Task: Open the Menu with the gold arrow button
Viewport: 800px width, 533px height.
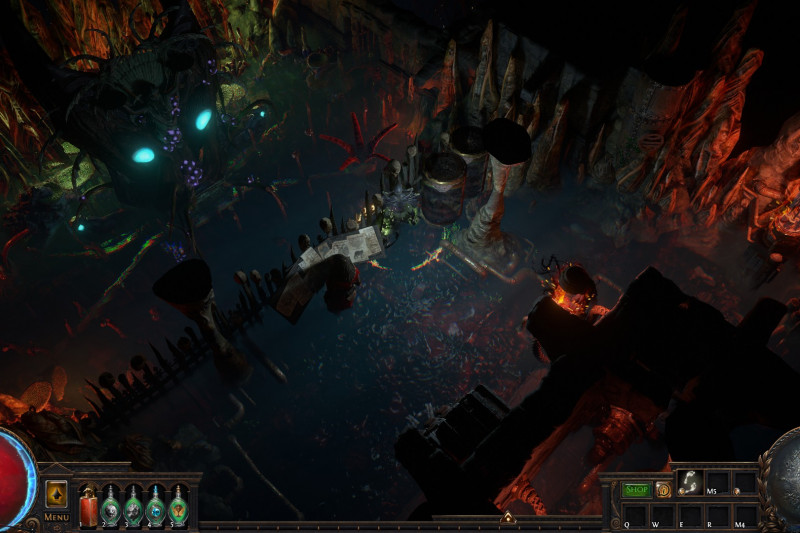Action: pyautogui.click(x=56, y=494)
